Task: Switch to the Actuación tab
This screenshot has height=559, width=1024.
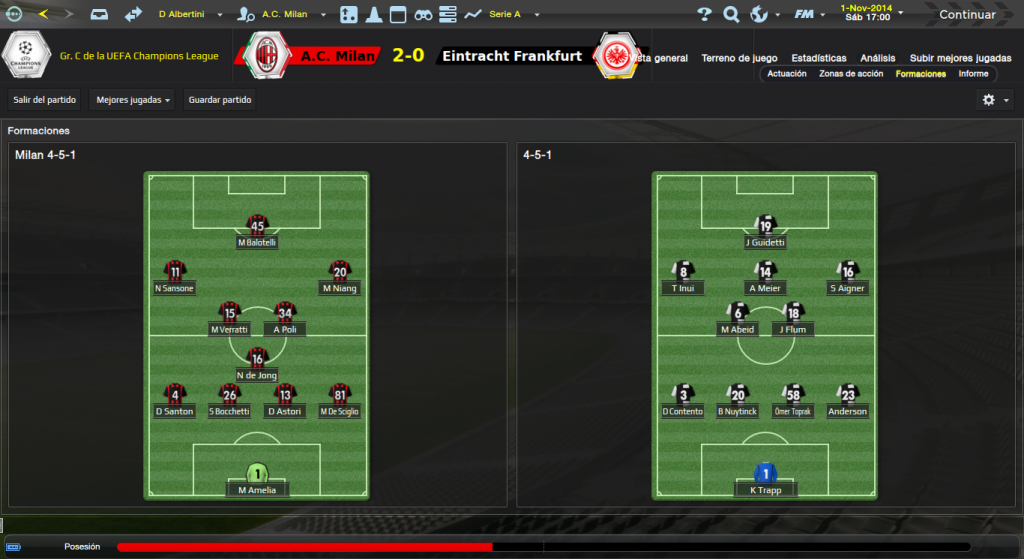Action: tap(787, 74)
